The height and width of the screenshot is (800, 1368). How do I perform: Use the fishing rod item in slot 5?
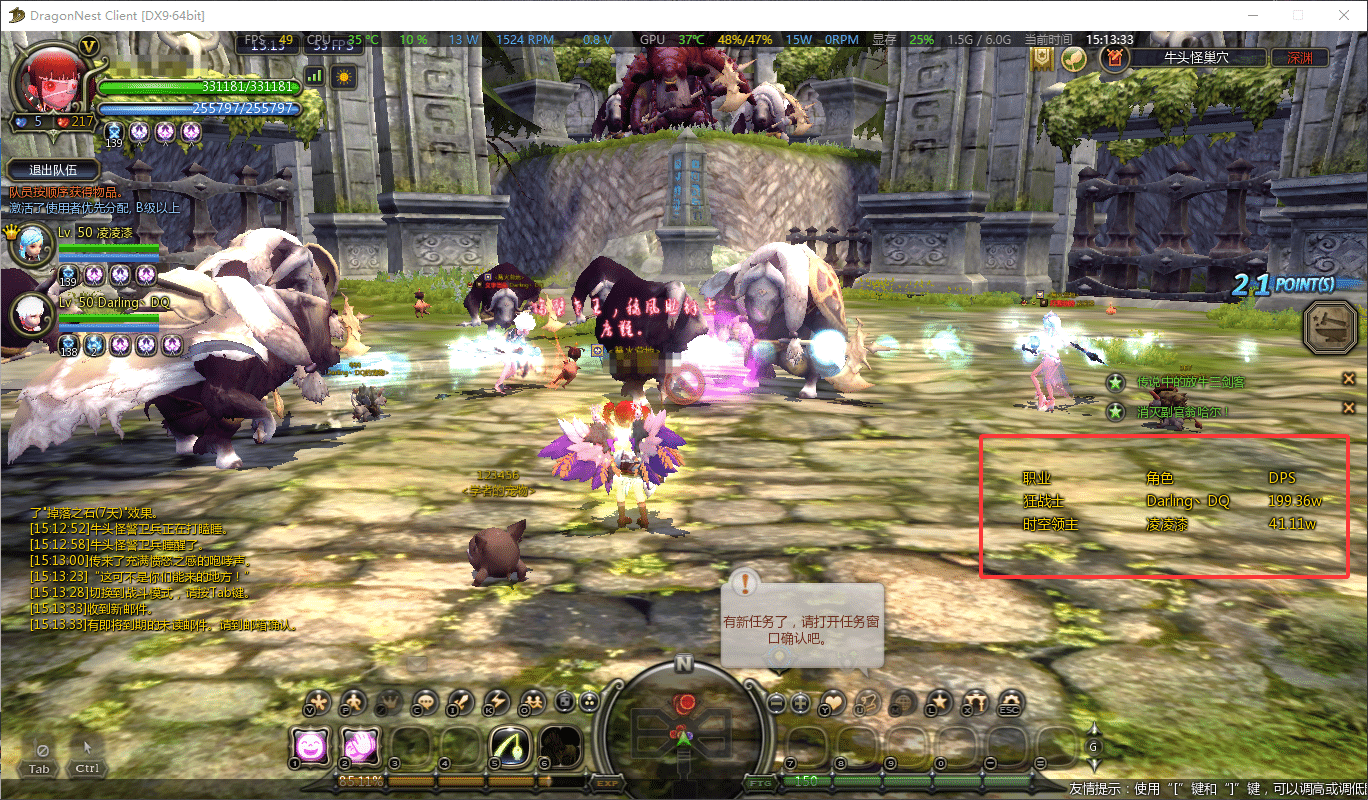point(510,746)
